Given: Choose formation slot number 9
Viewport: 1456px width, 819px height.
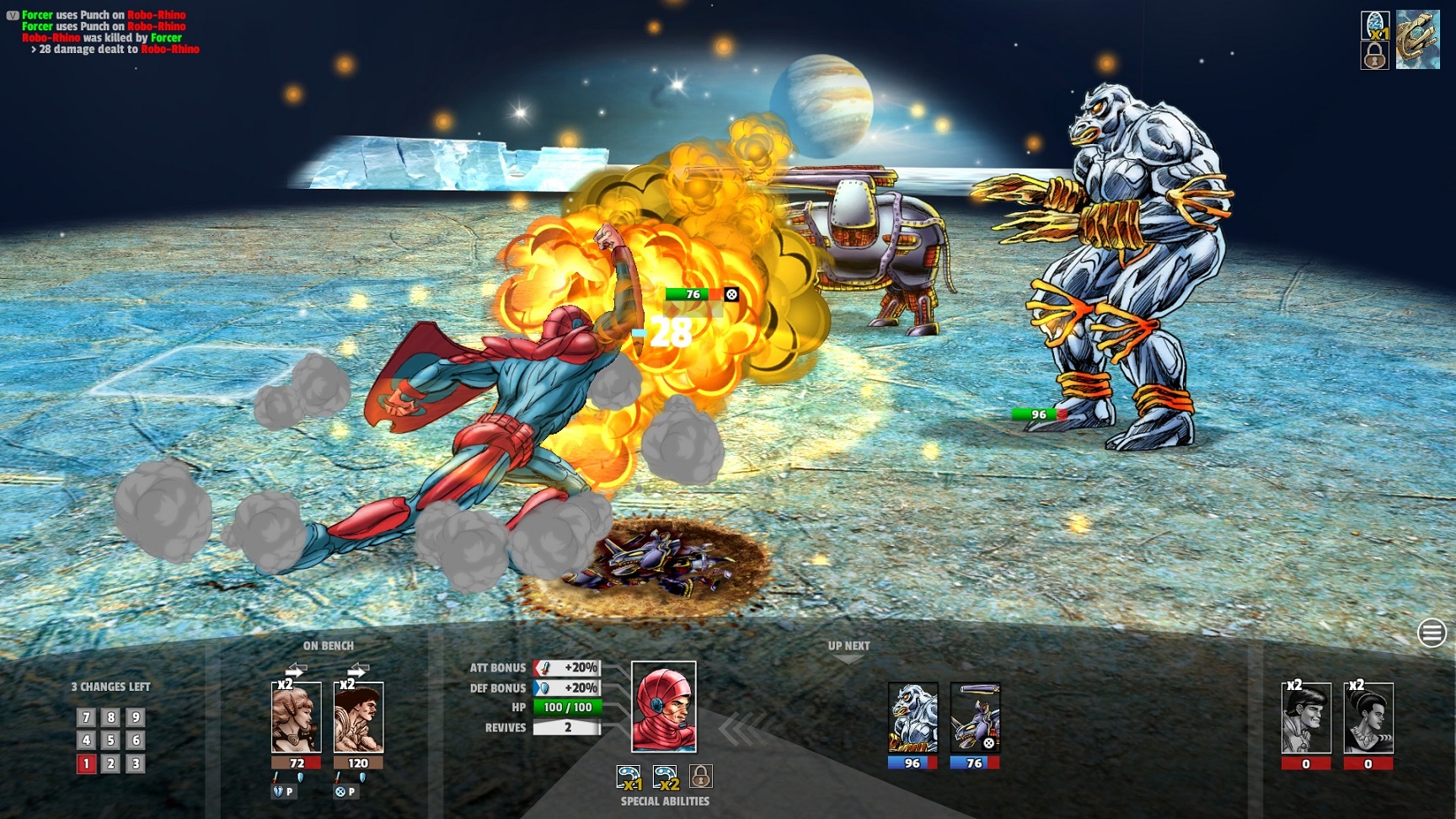Looking at the screenshot, I should 136,718.
